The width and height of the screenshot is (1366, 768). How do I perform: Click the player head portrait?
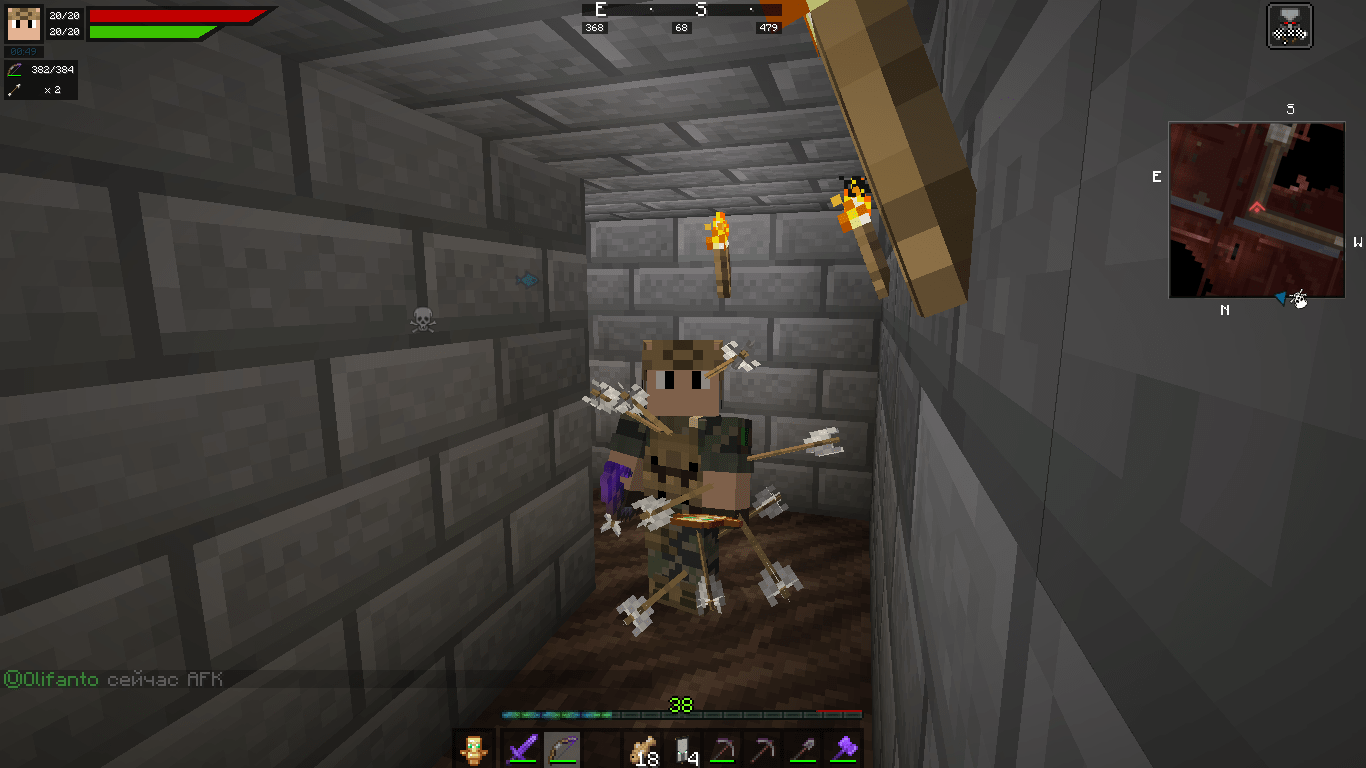(x=24, y=24)
